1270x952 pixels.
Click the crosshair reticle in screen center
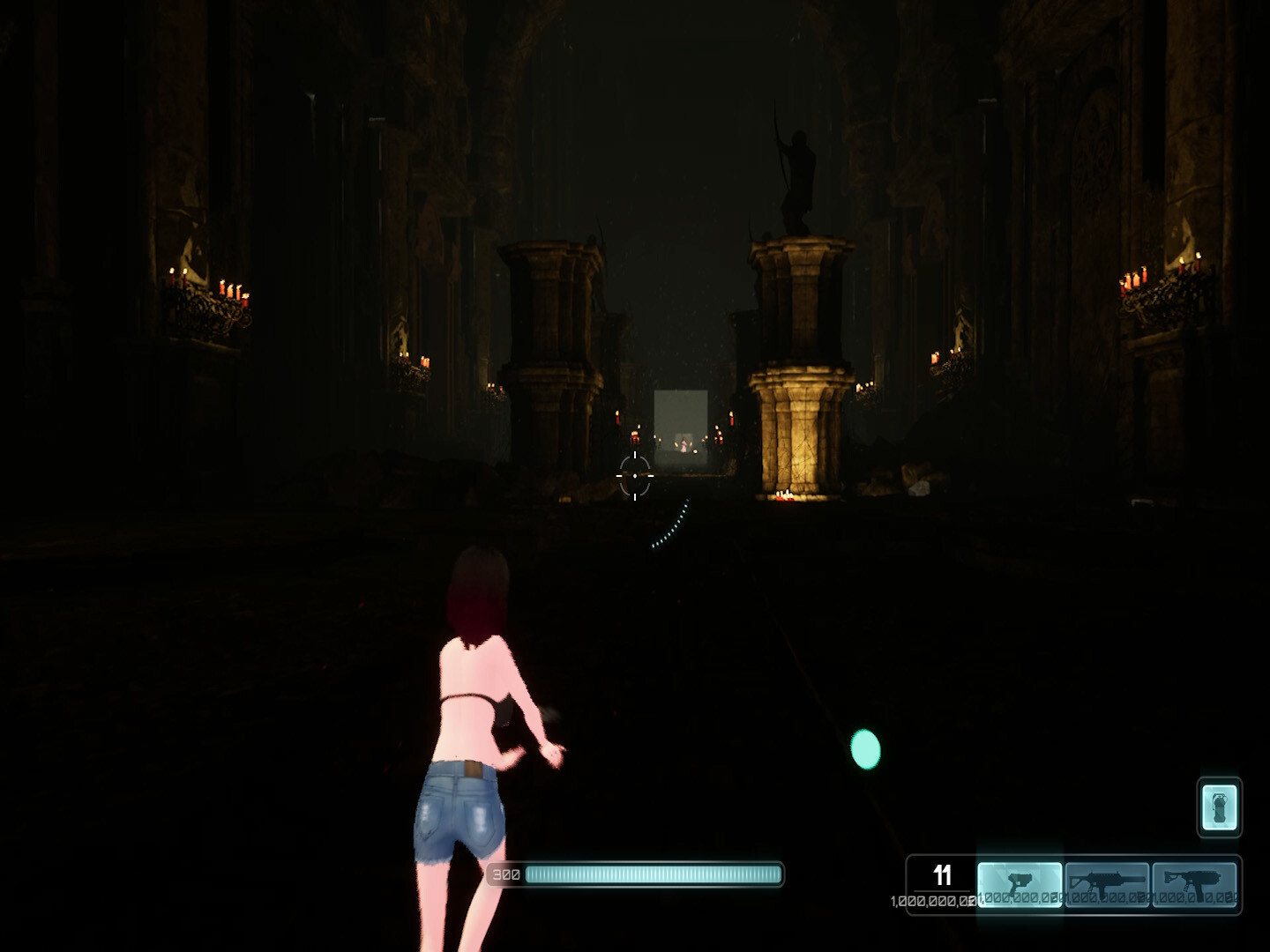pos(634,474)
